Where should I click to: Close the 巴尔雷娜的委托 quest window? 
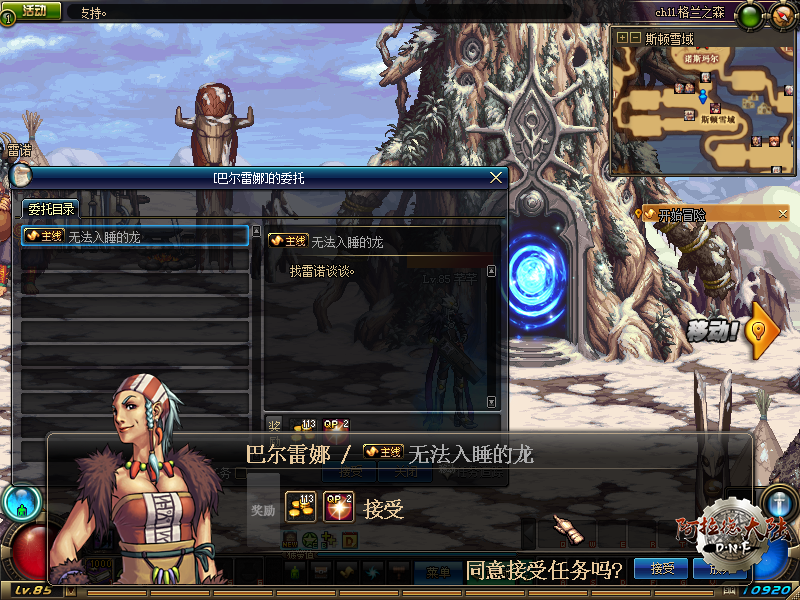coord(496,178)
